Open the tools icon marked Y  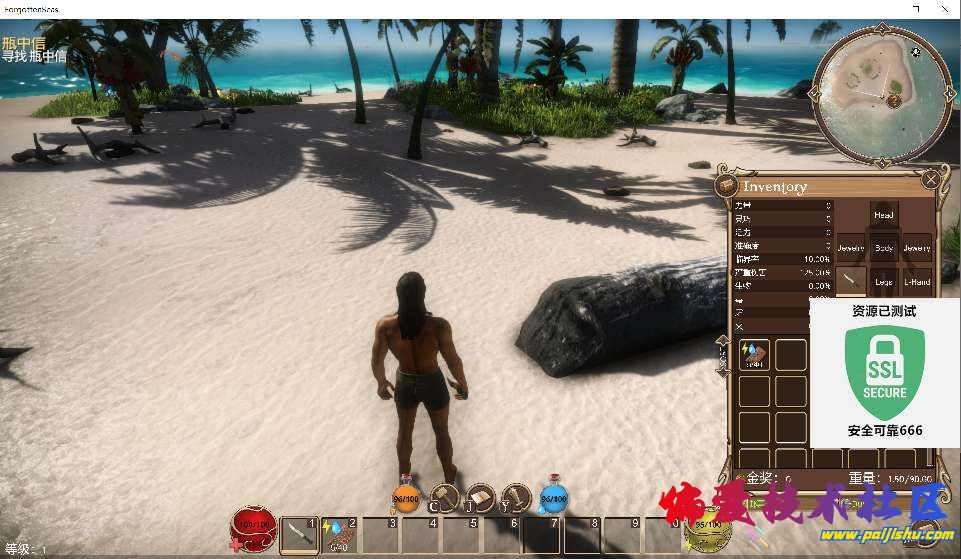[515, 496]
